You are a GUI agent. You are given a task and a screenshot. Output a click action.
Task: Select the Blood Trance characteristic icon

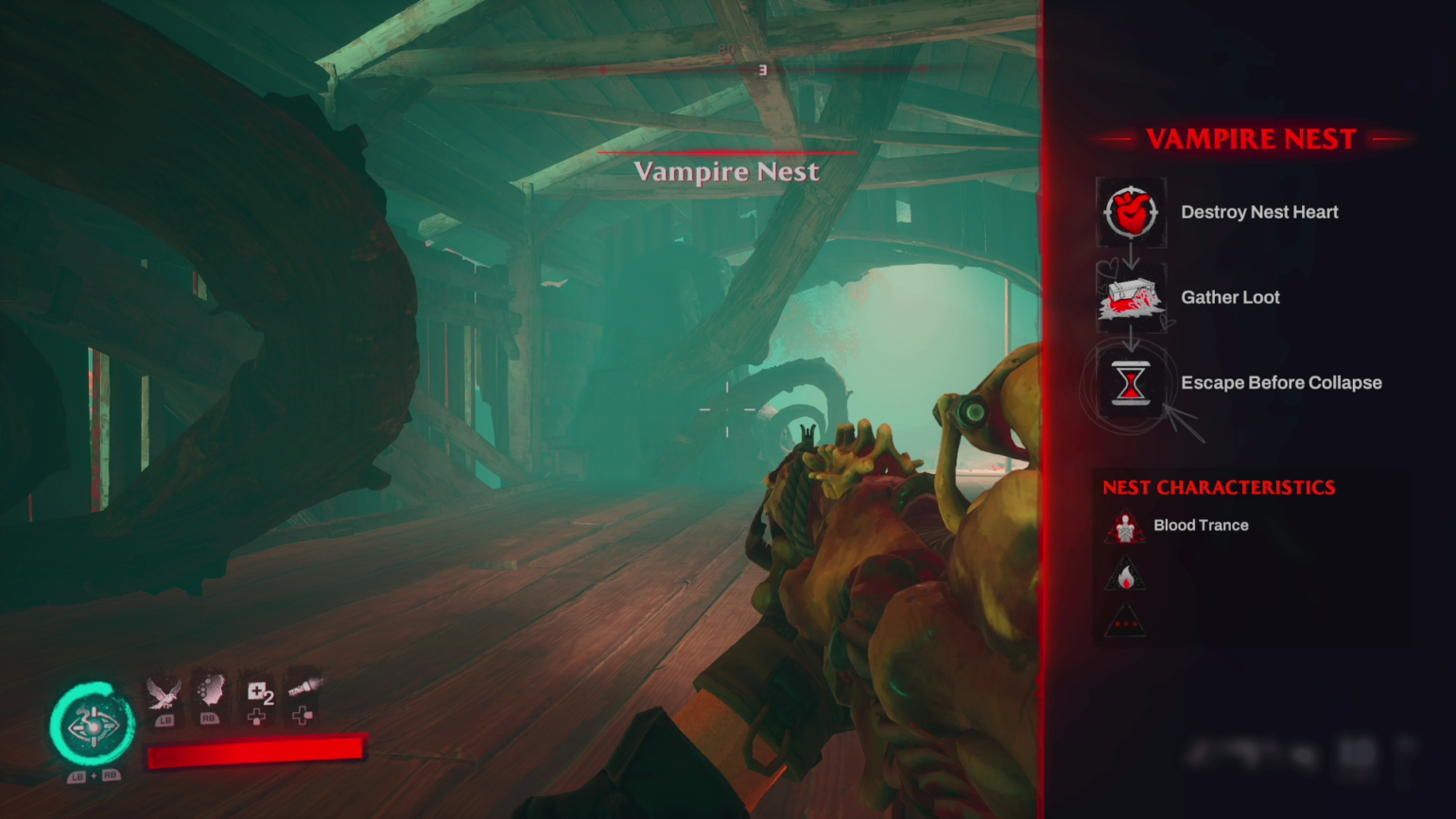point(1125,528)
